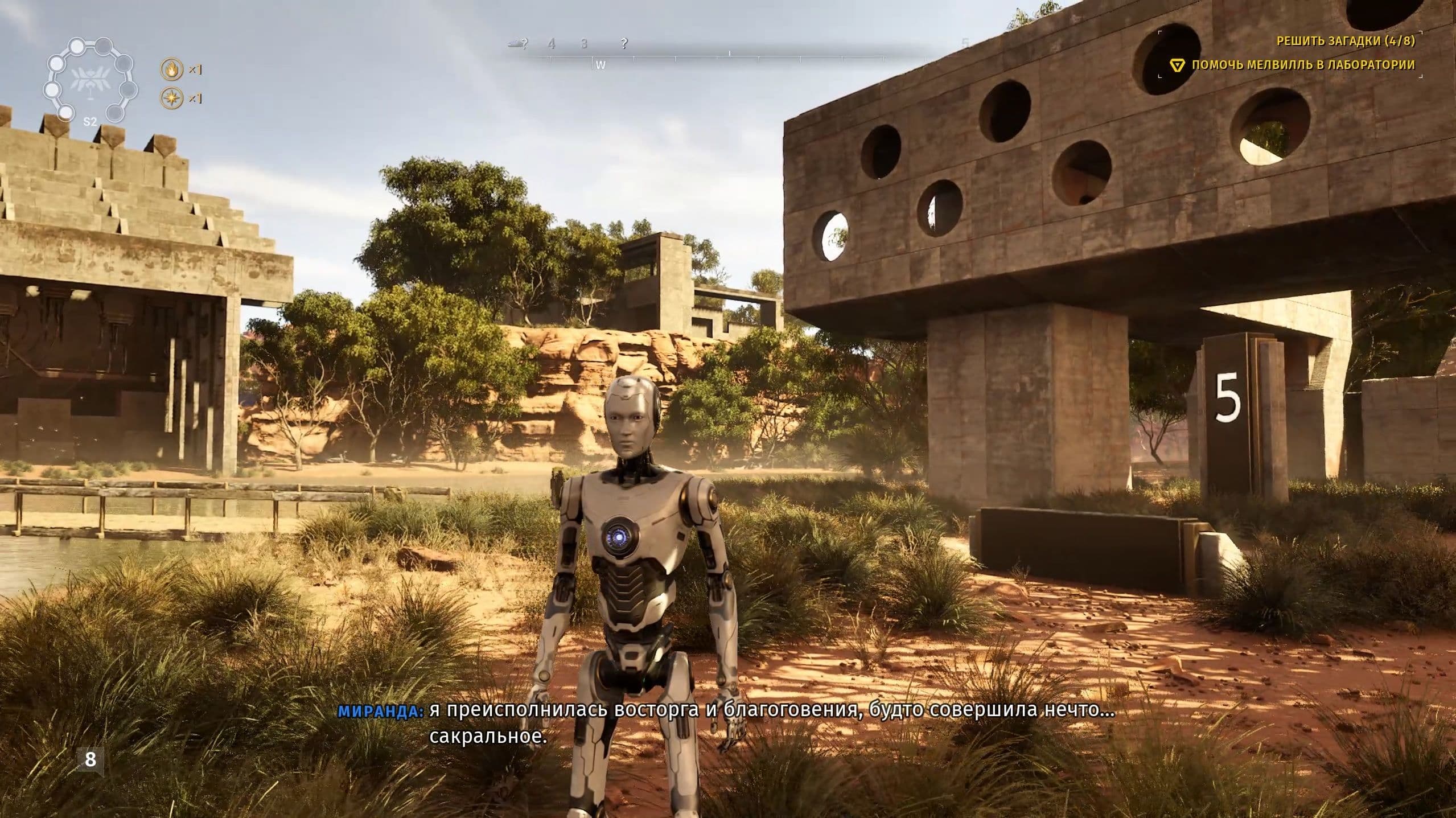Image resolution: width=1456 pixels, height=818 pixels.
Task: Click the compass bar's W marker
Action: pyautogui.click(x=601, y=65)
